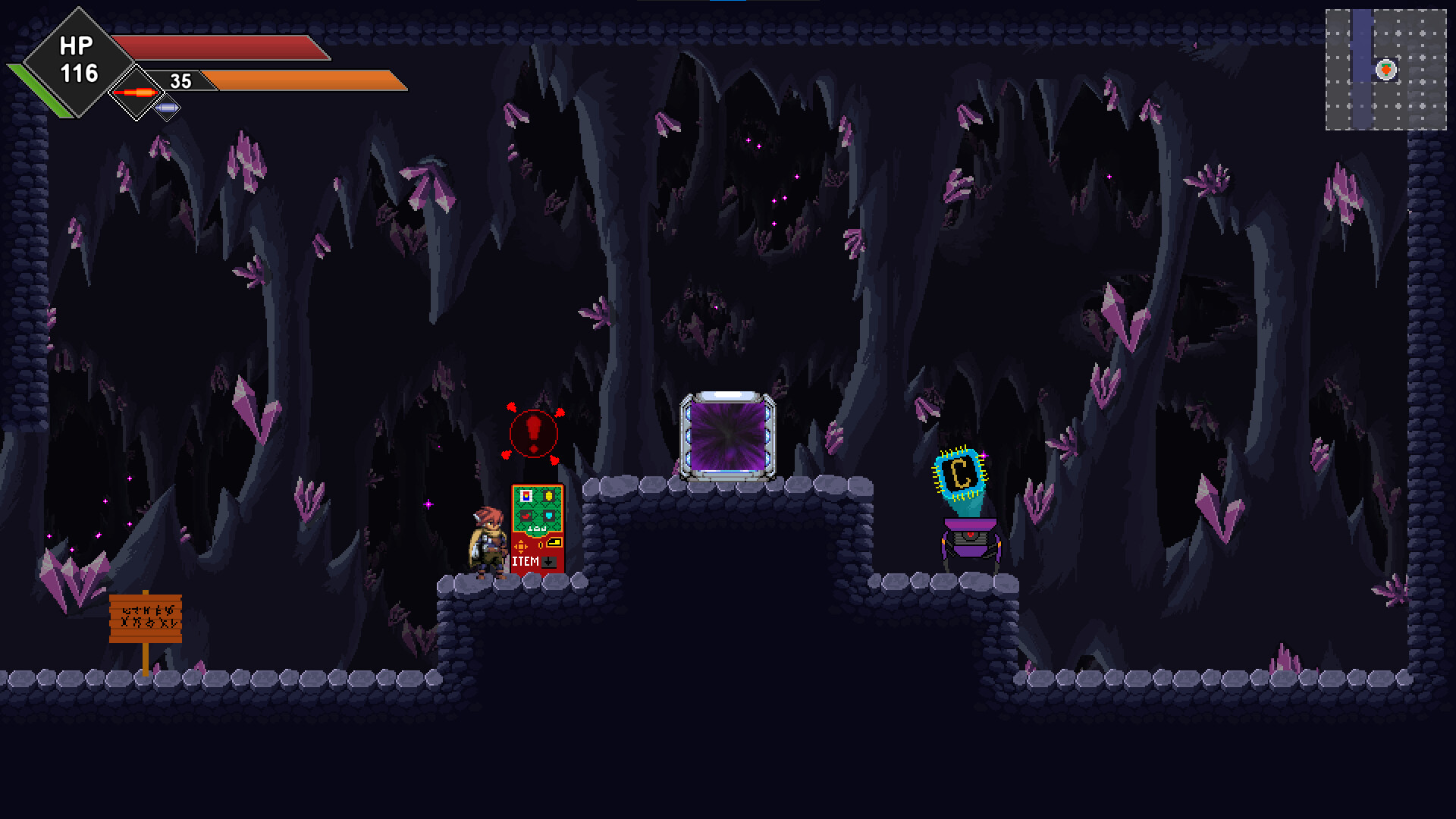The height and width of the screenshot is (819, 1456).
Task: Click the orange flare weapon icon on the HUD
Action: 135,93
